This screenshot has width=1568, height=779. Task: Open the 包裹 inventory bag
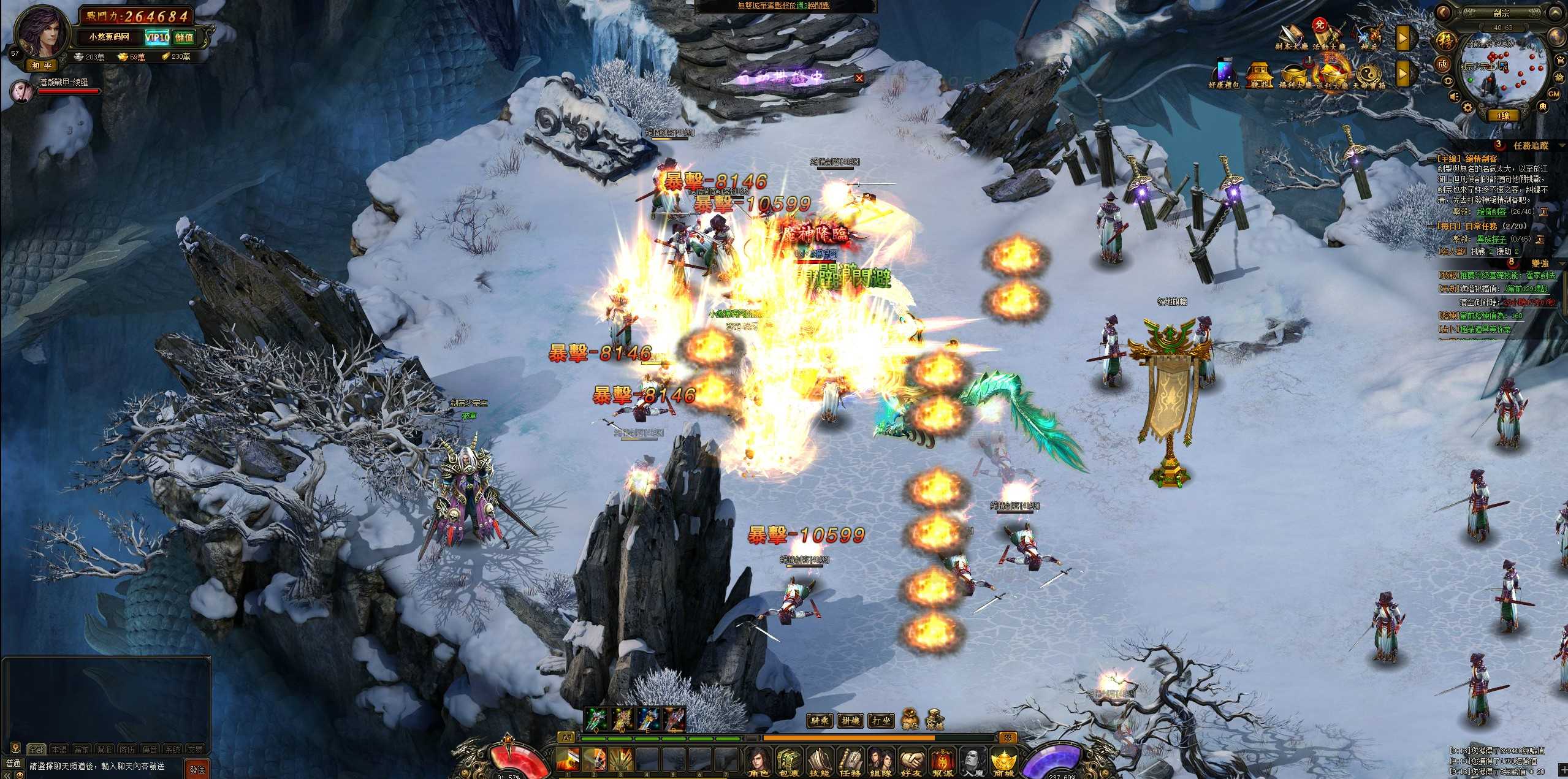pyautogui.click(x=790, y=762)
